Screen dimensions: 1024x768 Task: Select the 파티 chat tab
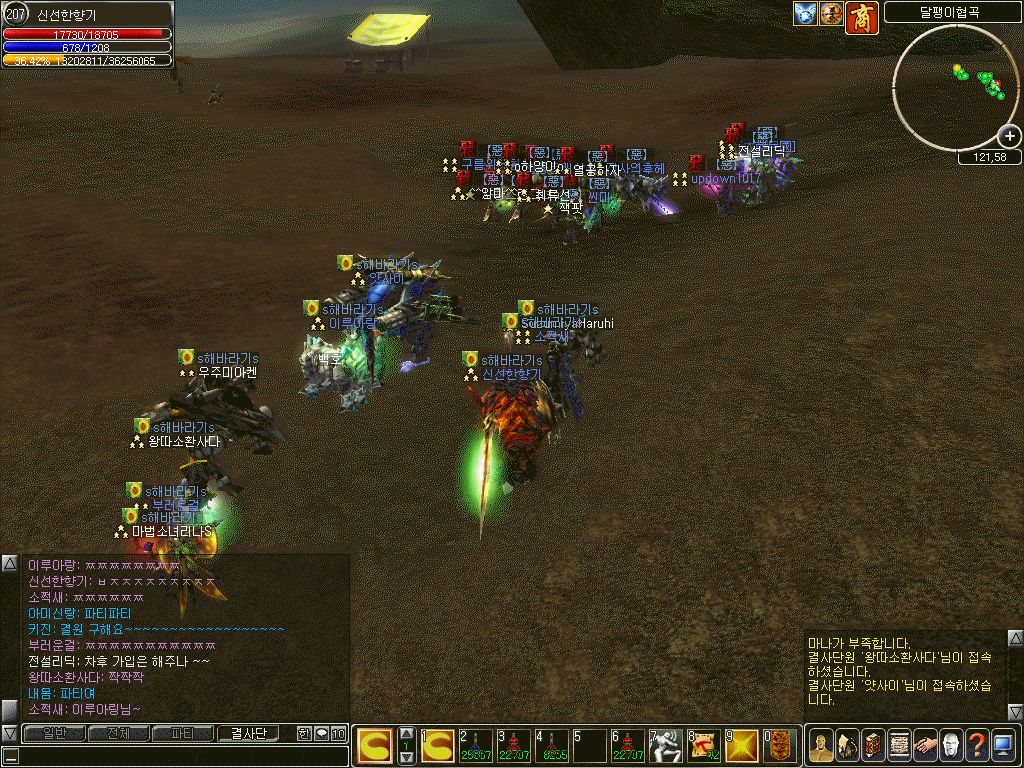click(183, 733)
